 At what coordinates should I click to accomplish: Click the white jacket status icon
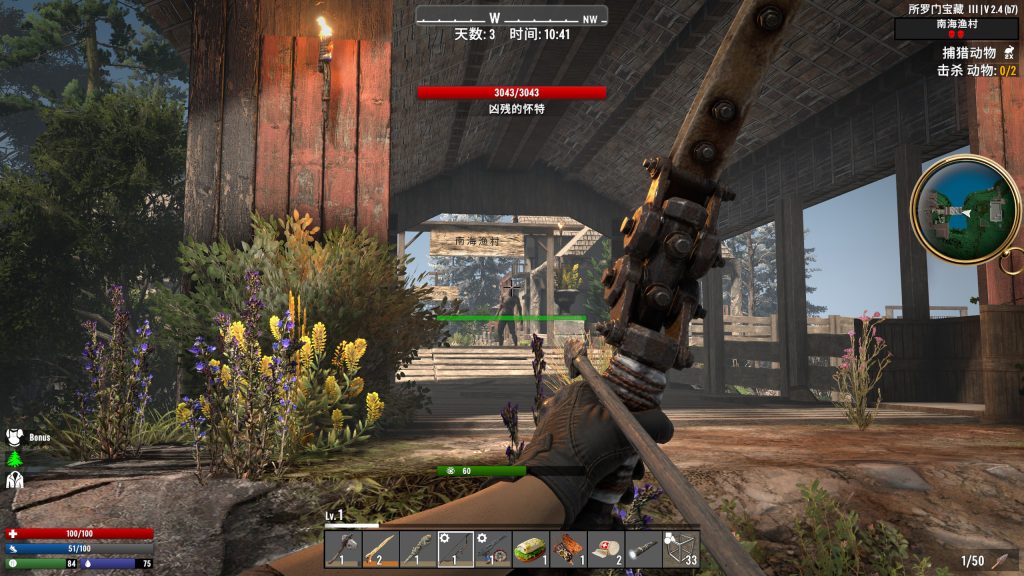15,480
